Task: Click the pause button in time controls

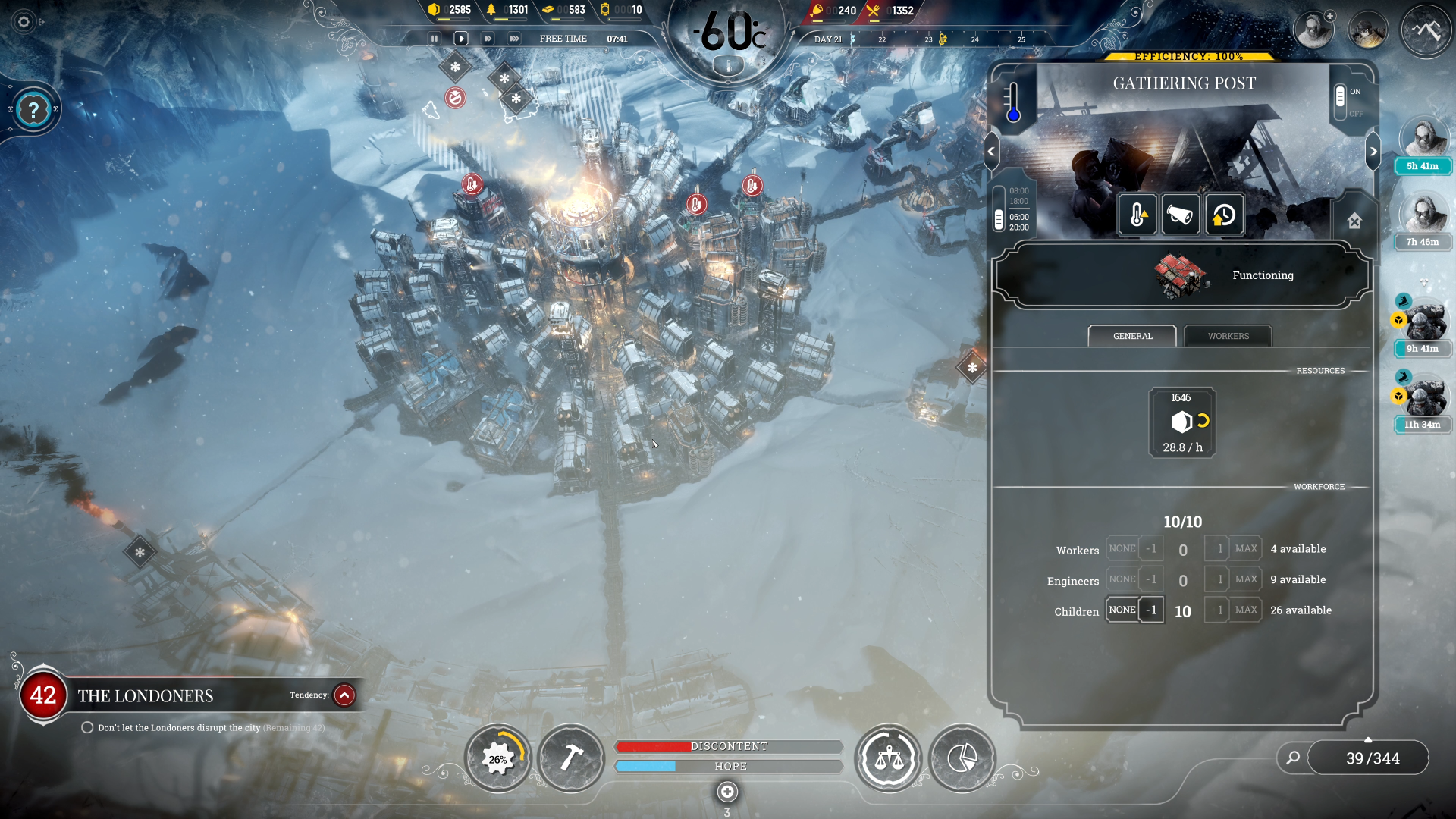Action: tap(435, 38)
